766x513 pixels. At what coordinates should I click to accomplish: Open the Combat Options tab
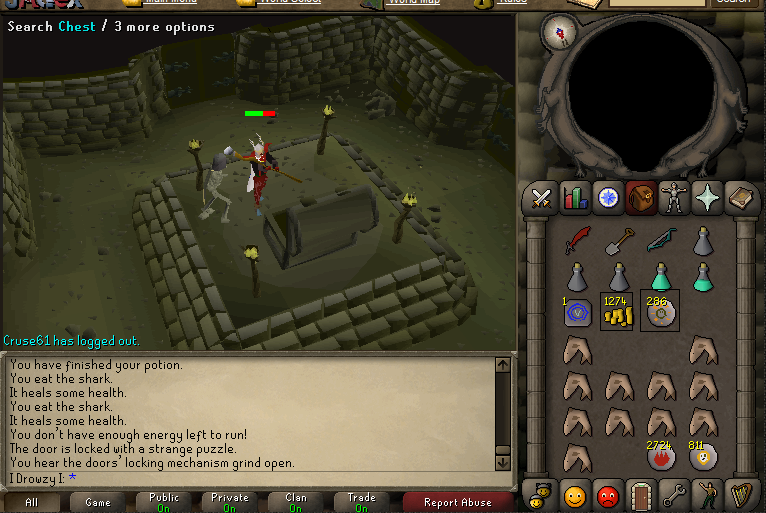pyautogui.click(x=542, y=198)
